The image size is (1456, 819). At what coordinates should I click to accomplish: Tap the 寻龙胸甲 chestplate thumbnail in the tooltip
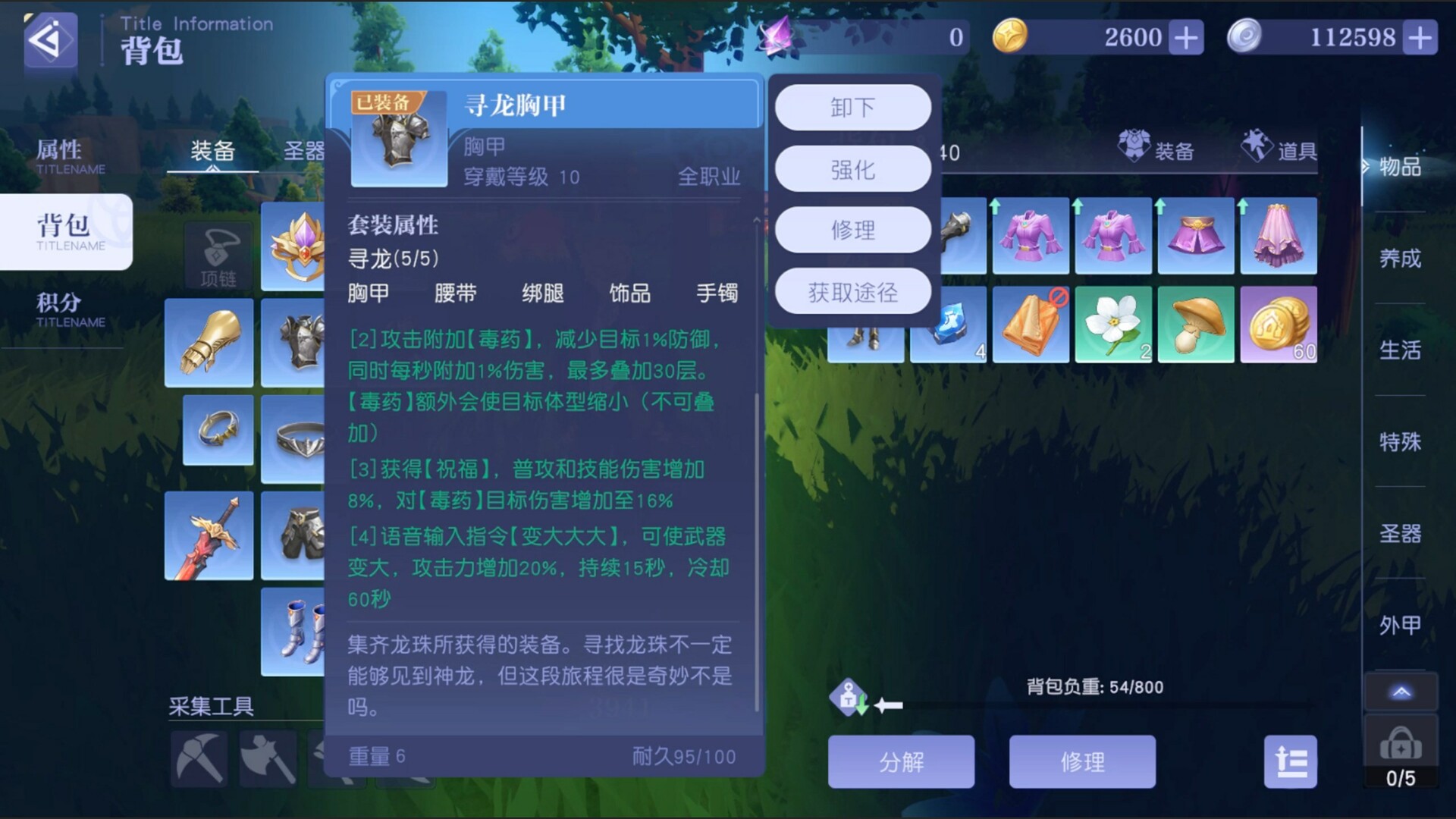click(400, 140)
